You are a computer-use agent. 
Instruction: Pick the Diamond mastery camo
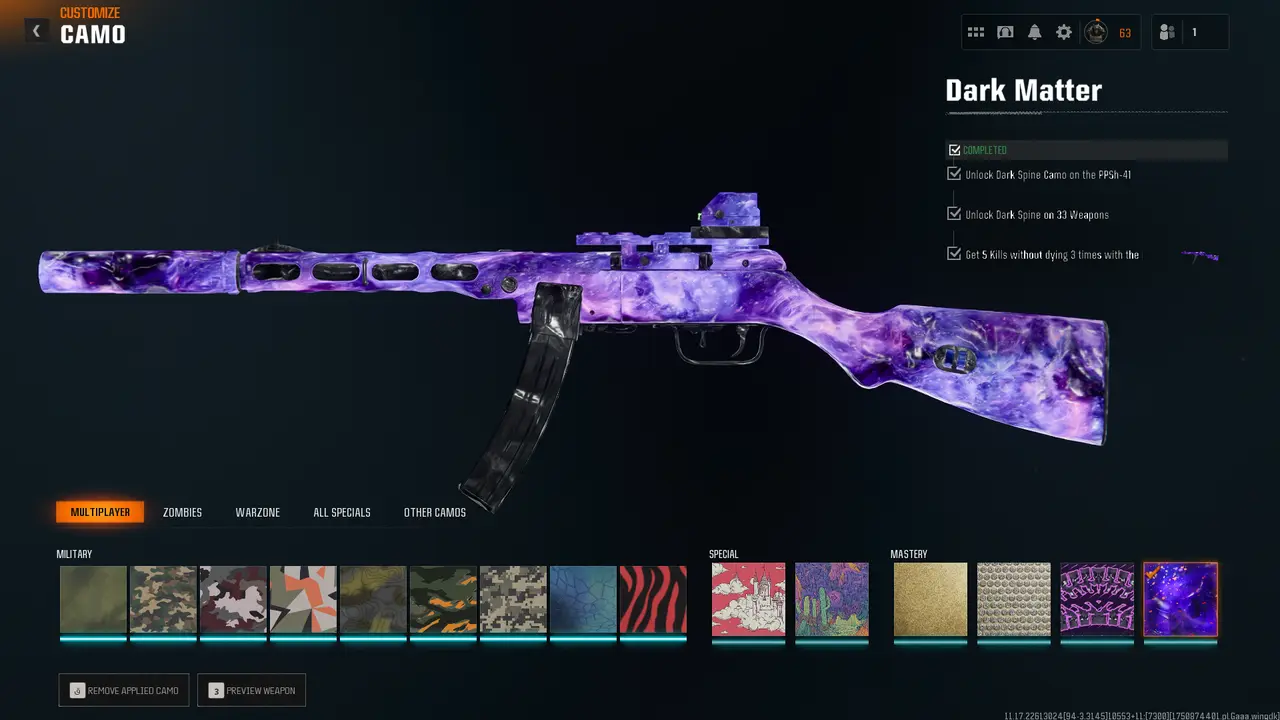coord(1013,599)
